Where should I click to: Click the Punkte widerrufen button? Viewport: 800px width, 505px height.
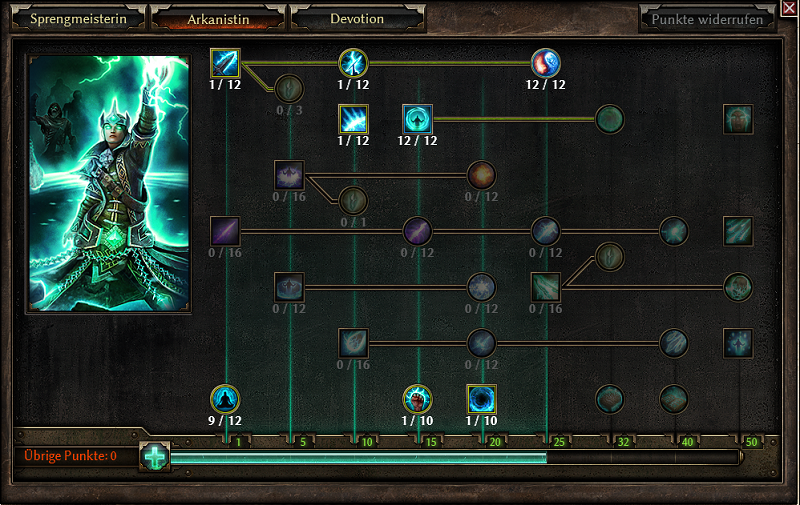pyautogui.click(x=707, y=19)
